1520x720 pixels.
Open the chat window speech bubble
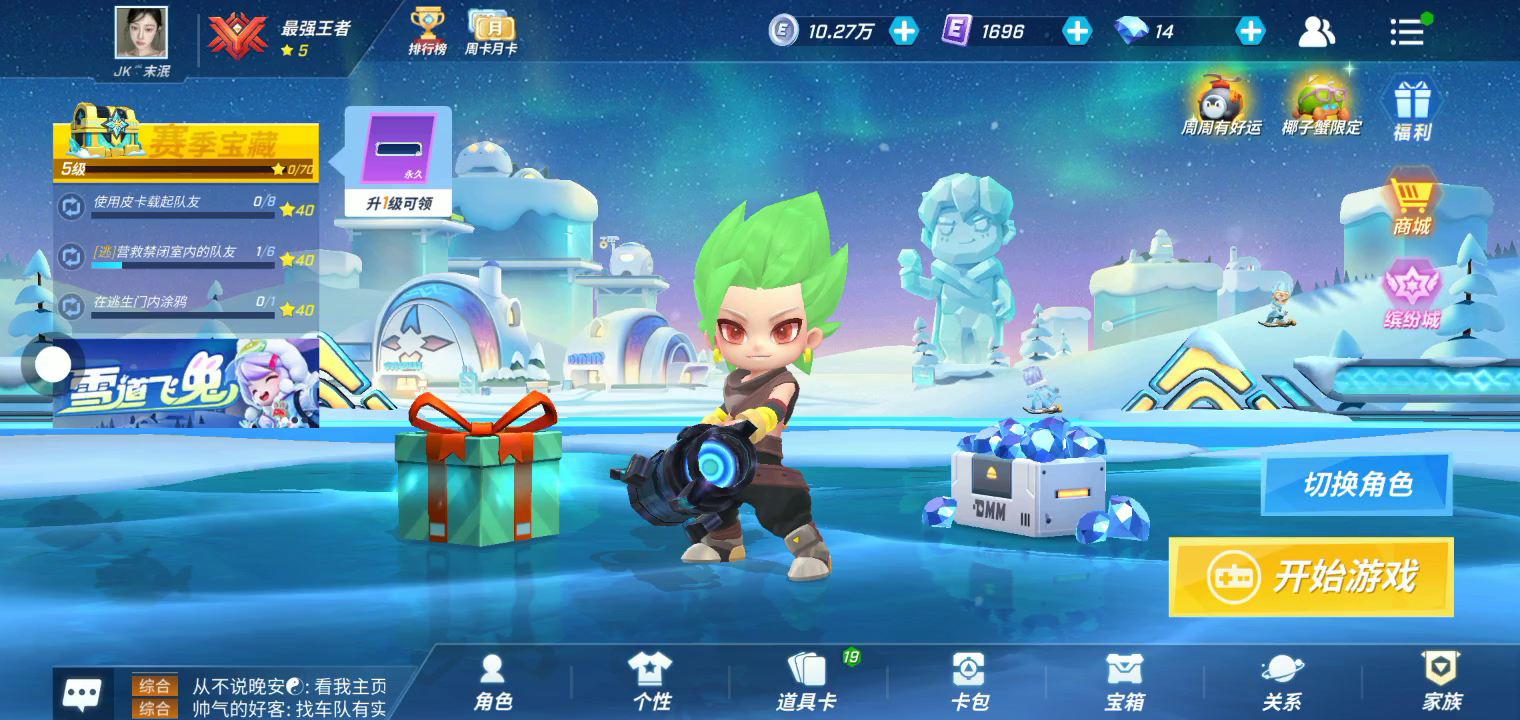tap(82, 693)
